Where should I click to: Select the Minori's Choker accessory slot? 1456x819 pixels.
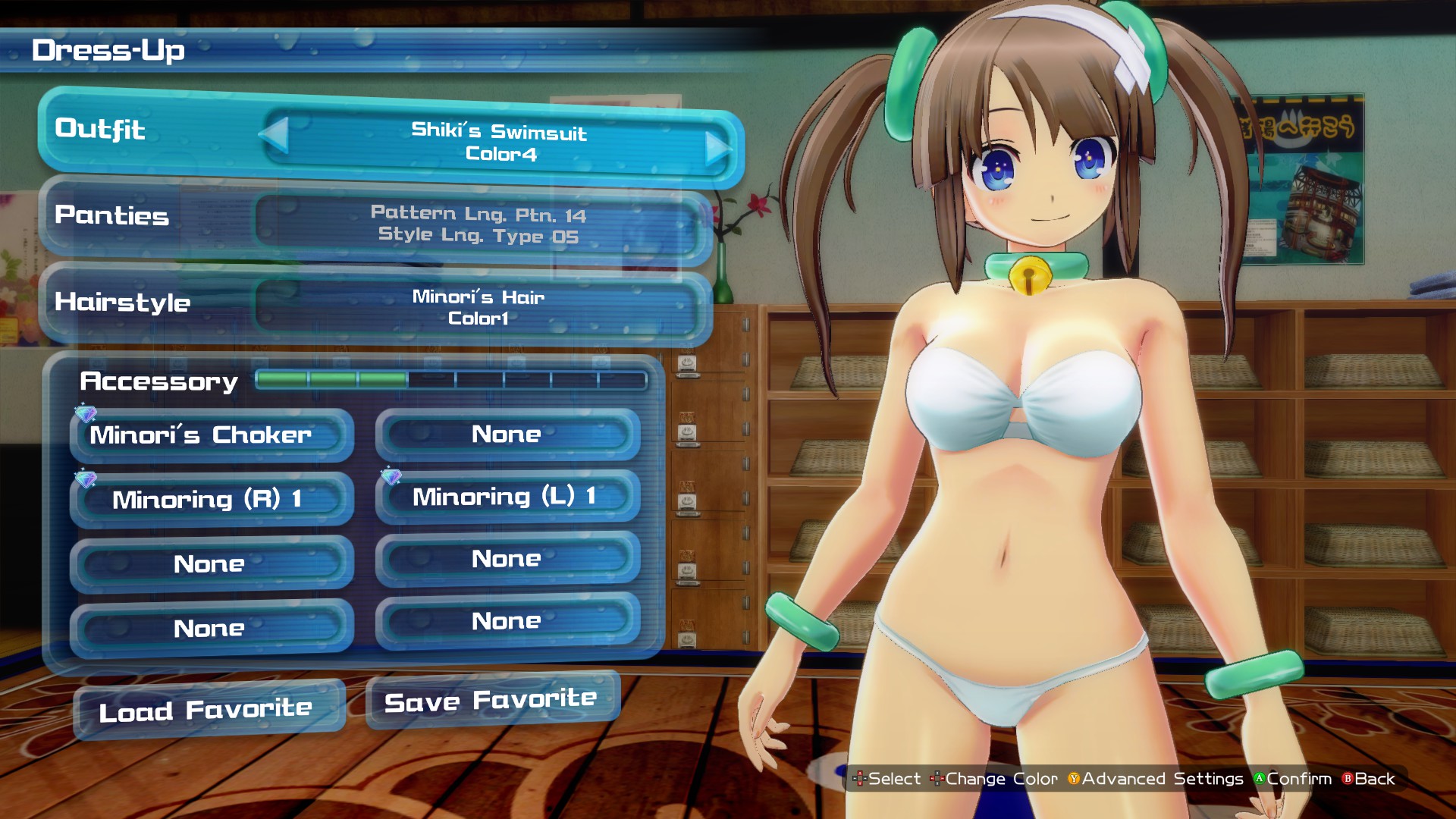(212, 435)
